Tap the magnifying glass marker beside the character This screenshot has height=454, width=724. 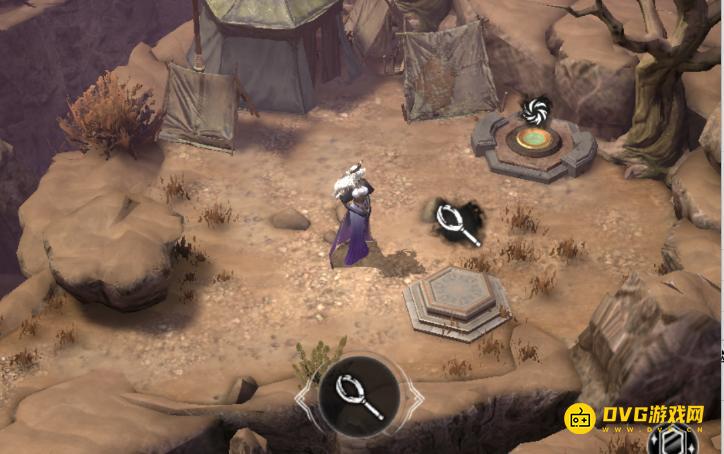459,221
